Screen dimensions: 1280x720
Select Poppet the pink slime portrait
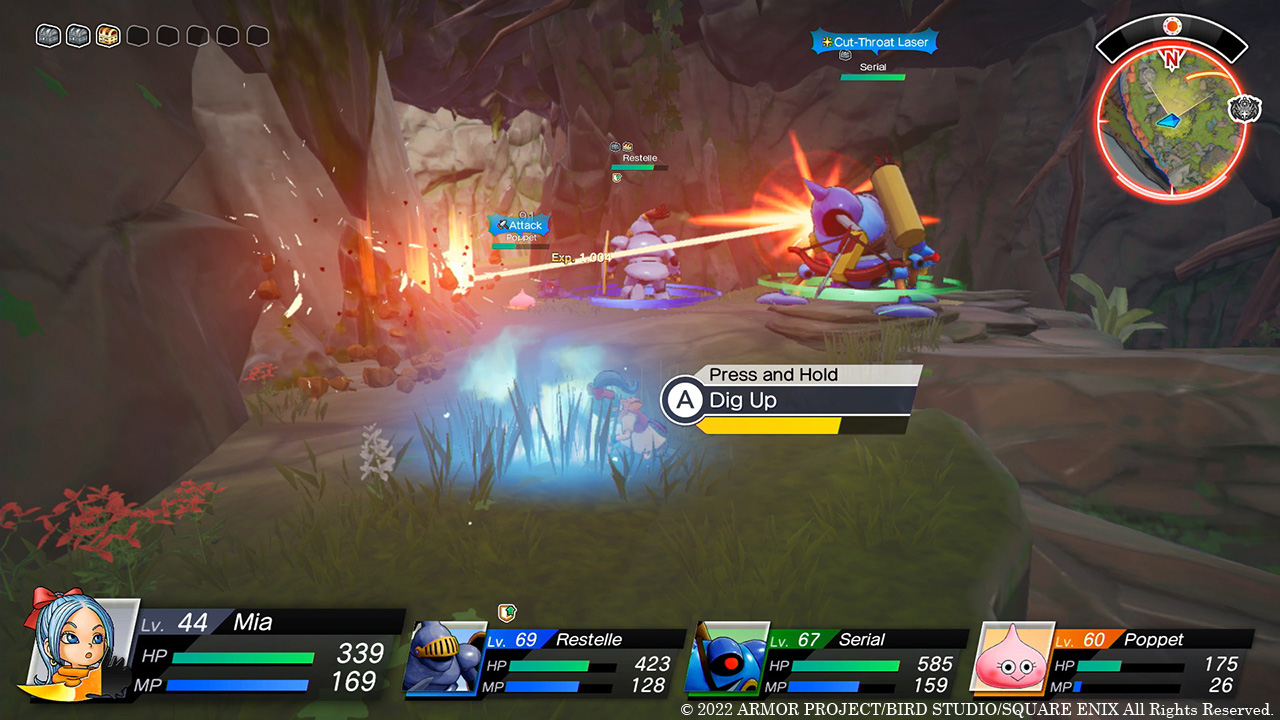(1012, 657)
